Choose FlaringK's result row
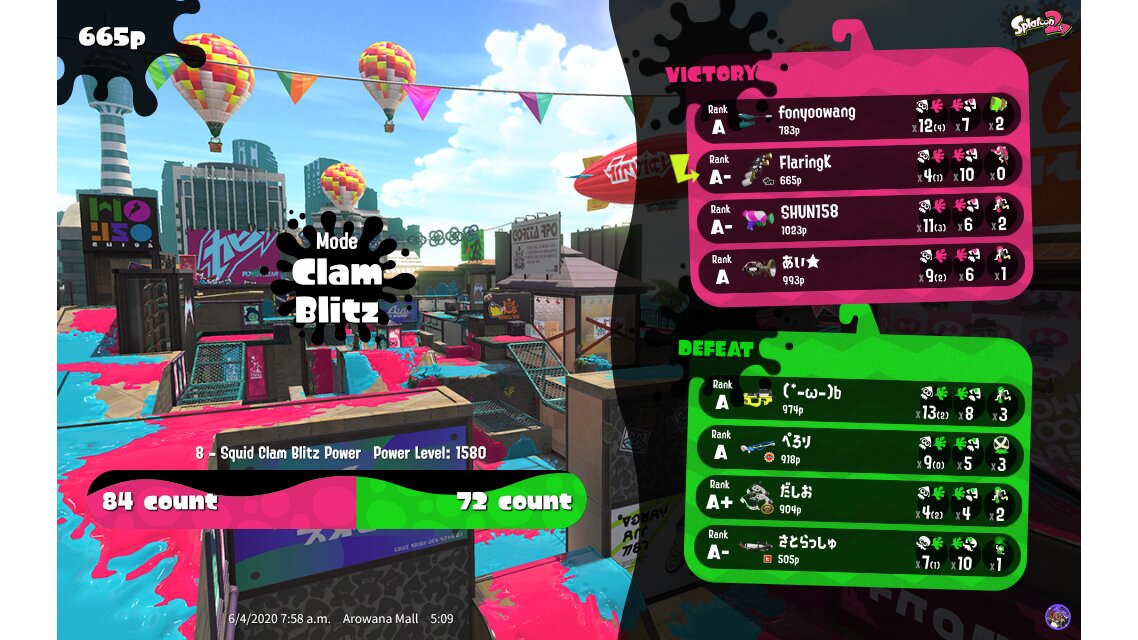 pyautogui.click(x=860, y=167)
